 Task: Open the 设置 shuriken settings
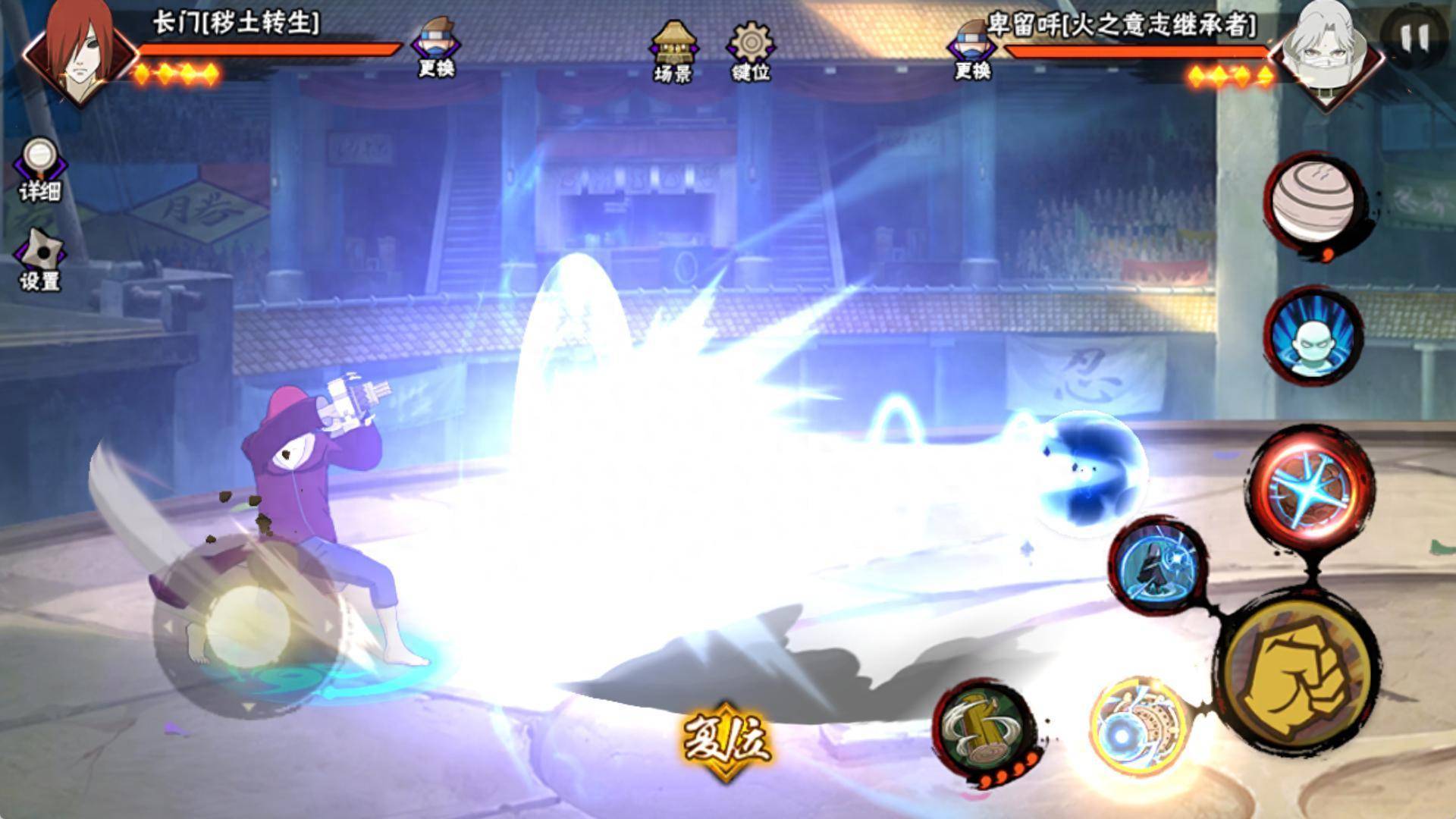pos(40,259)
